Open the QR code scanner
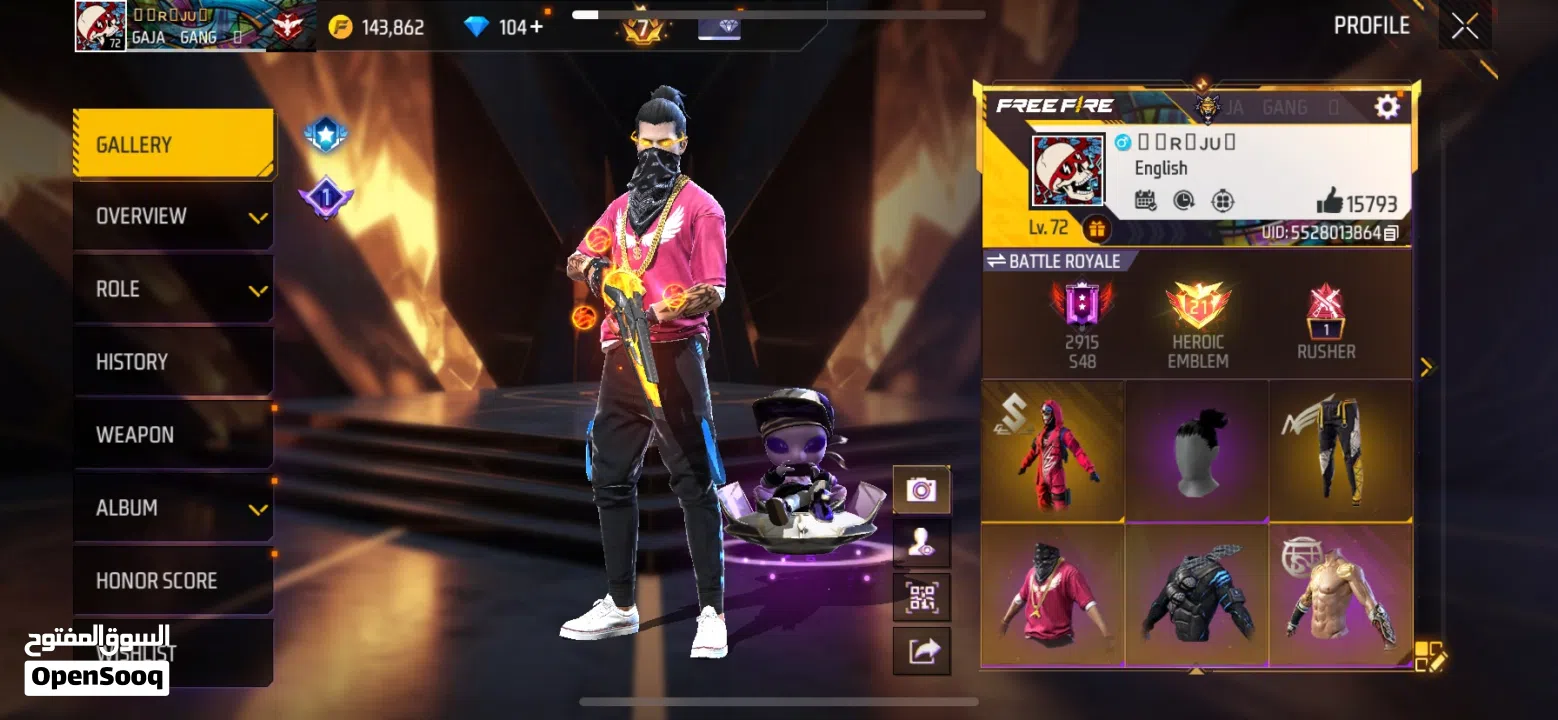Viewport: 1558px width, 720px height. coord(921,596)
